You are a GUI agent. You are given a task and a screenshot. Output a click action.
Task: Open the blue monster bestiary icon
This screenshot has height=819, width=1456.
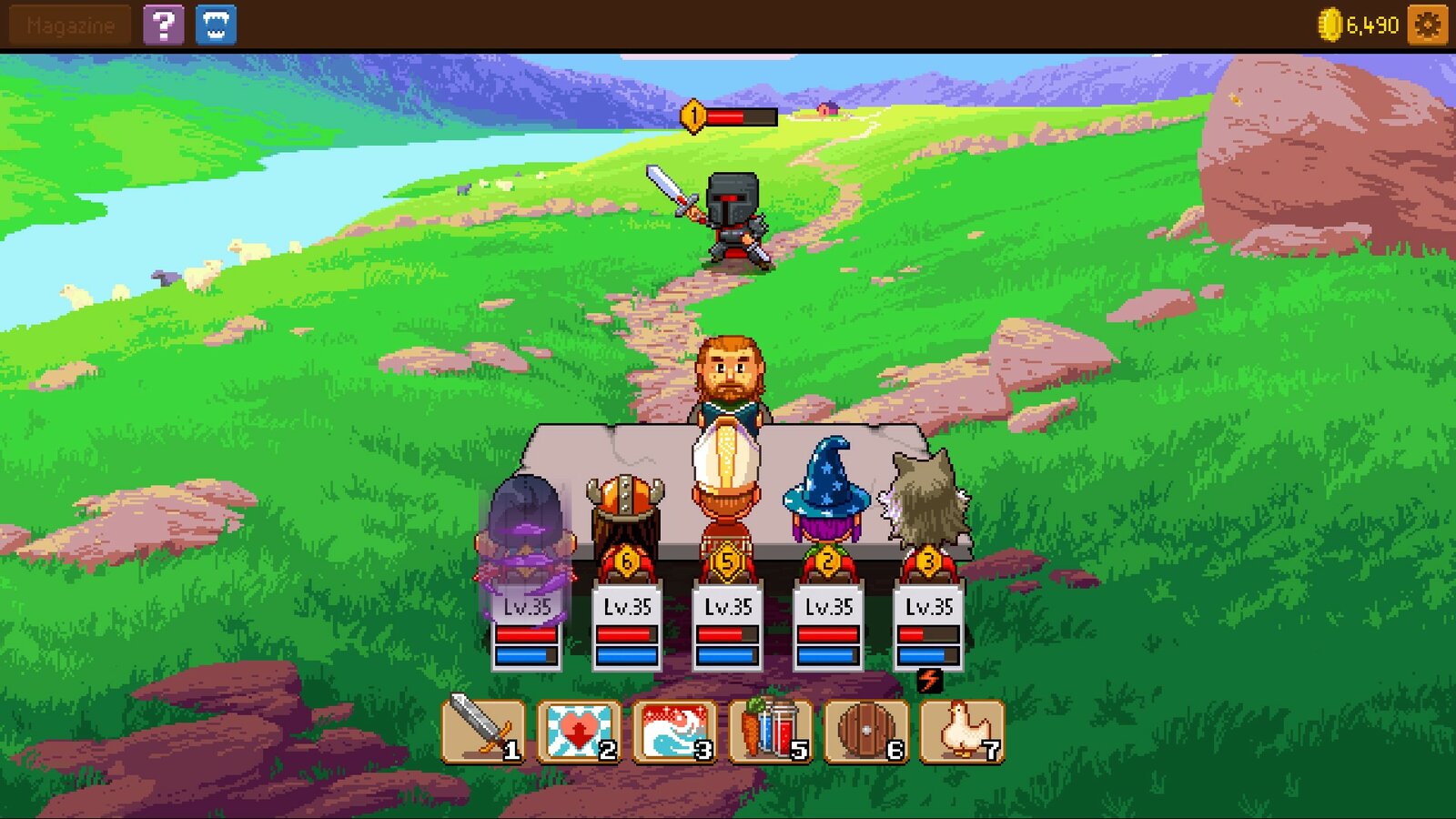tap(215, 24)
